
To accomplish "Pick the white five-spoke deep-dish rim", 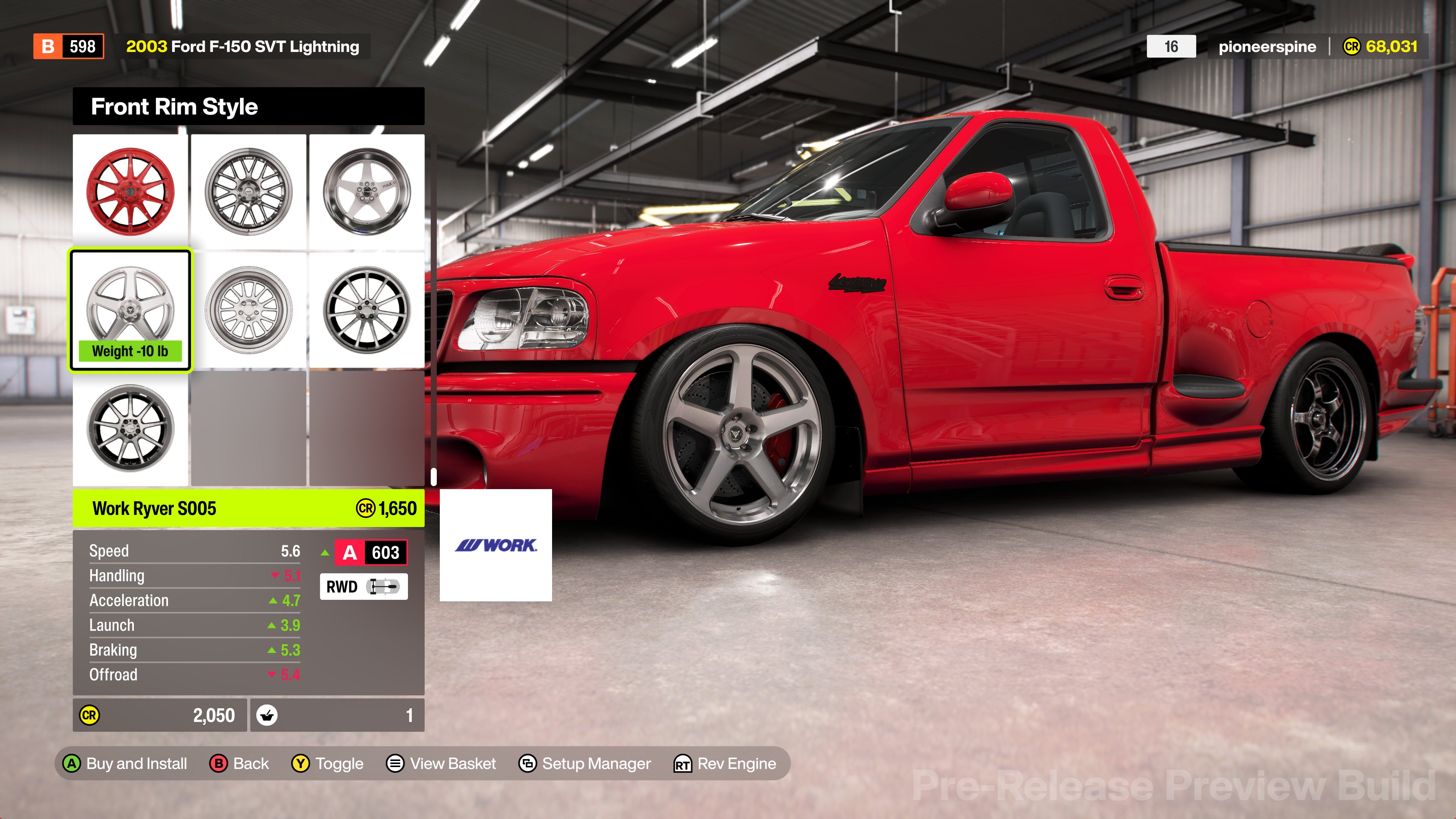I will pos(367,191).
